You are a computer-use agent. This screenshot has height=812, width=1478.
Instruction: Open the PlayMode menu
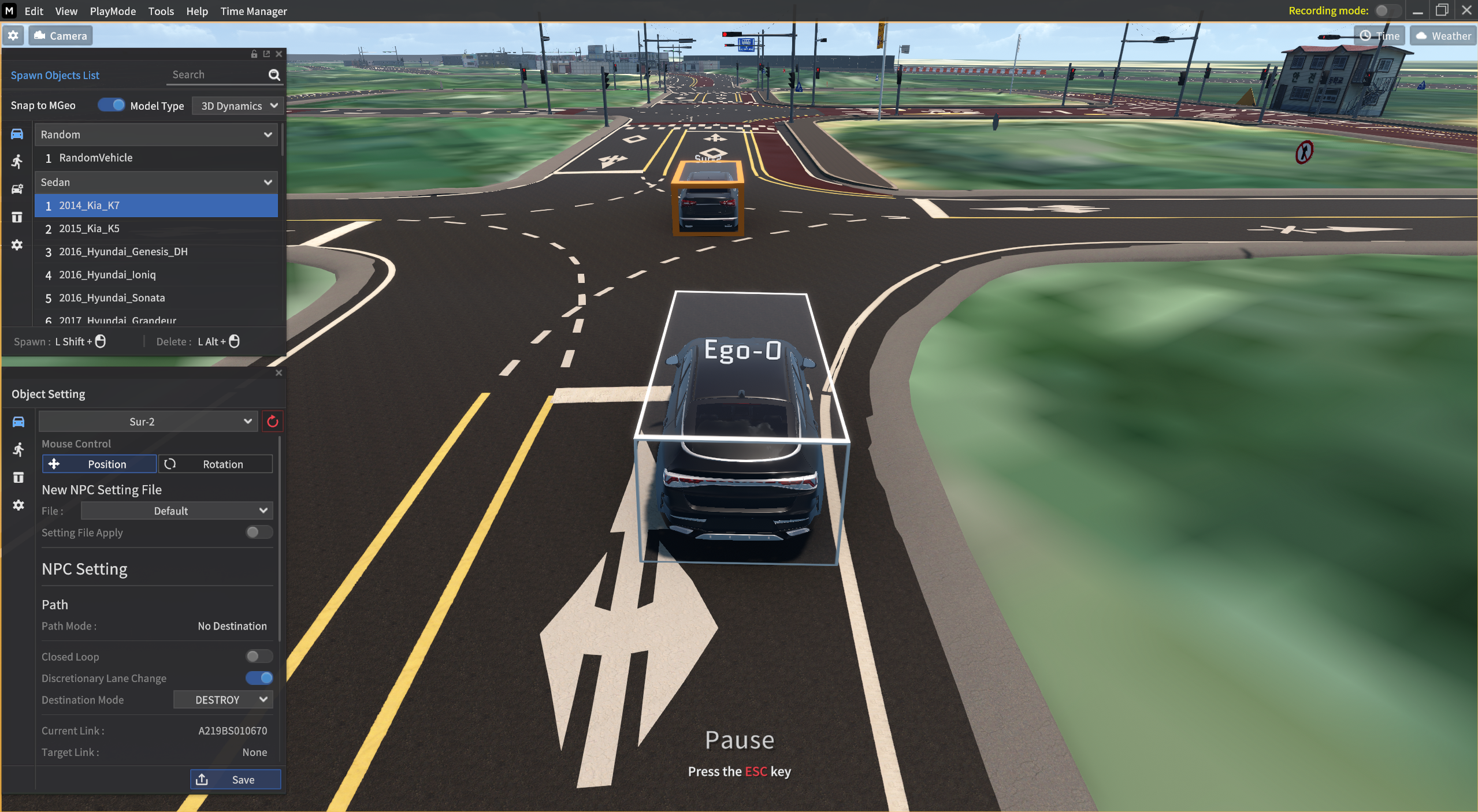coord(113,11)
